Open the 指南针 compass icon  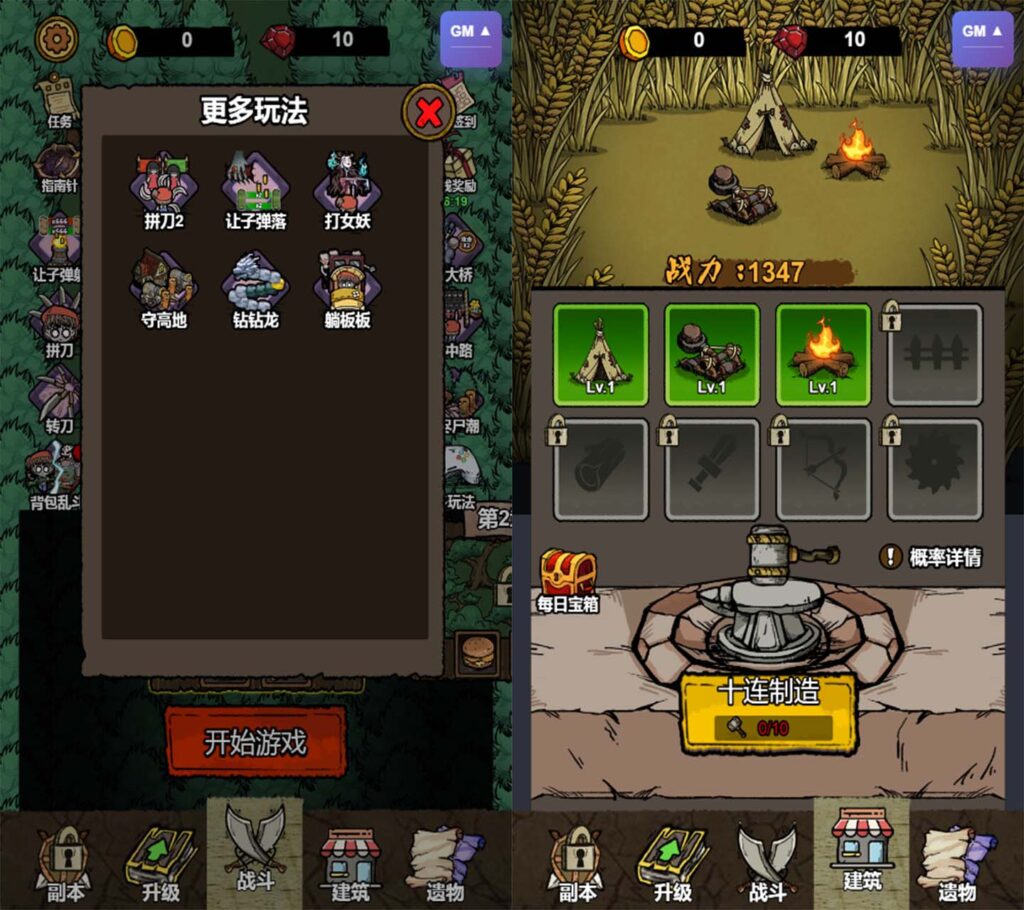59,166
